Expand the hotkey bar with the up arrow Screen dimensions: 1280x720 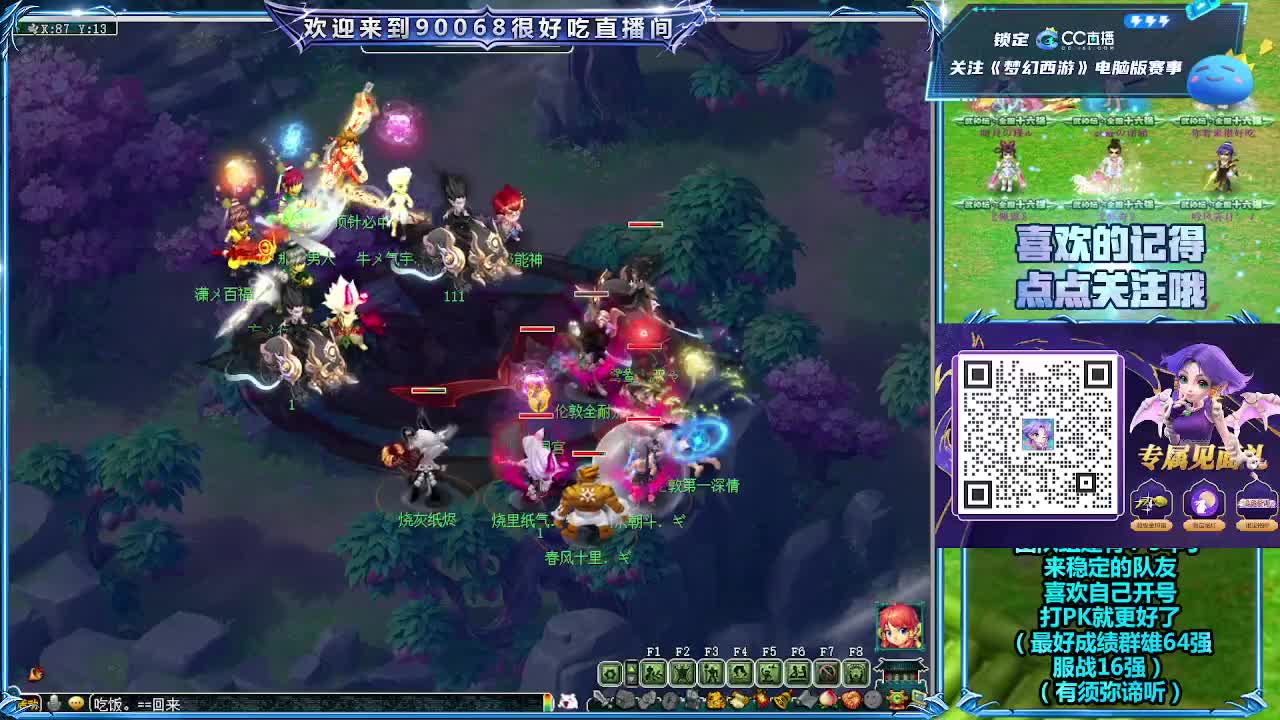631,668
